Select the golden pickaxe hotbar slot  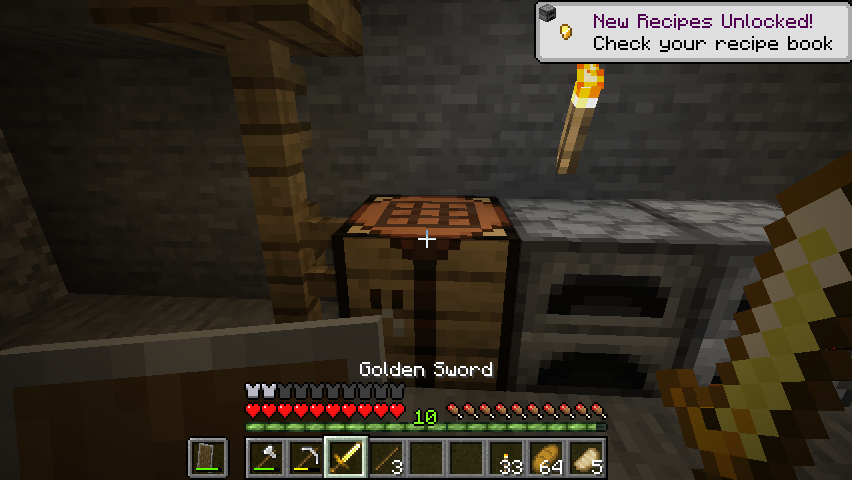(x=306, y=458)
